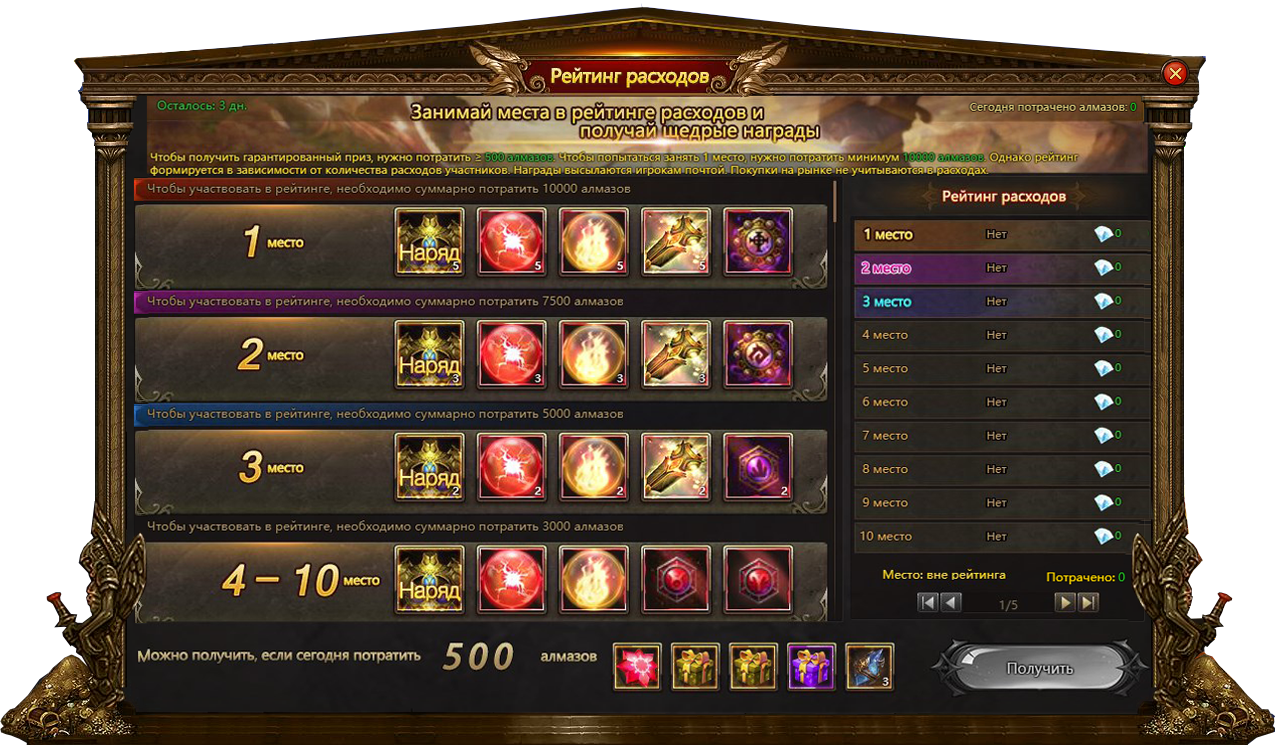
Task: Inspect the red lightning orb for 2nd place
Action: pyautogui.click(x=512, y=354)
